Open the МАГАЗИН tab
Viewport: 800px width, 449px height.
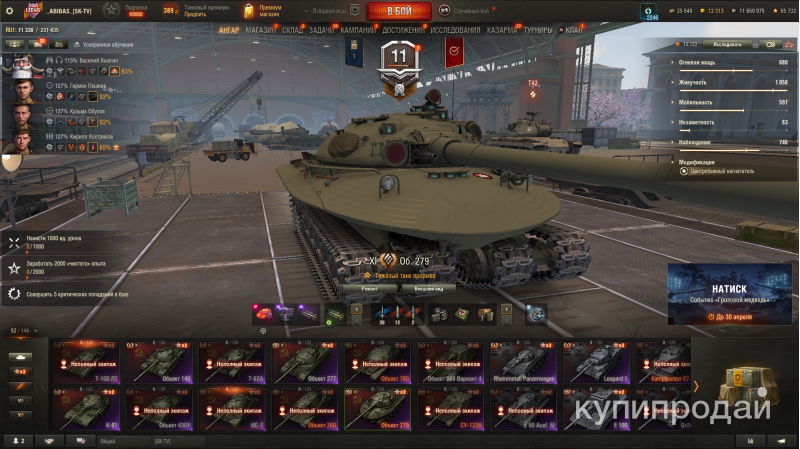[260, 30]
